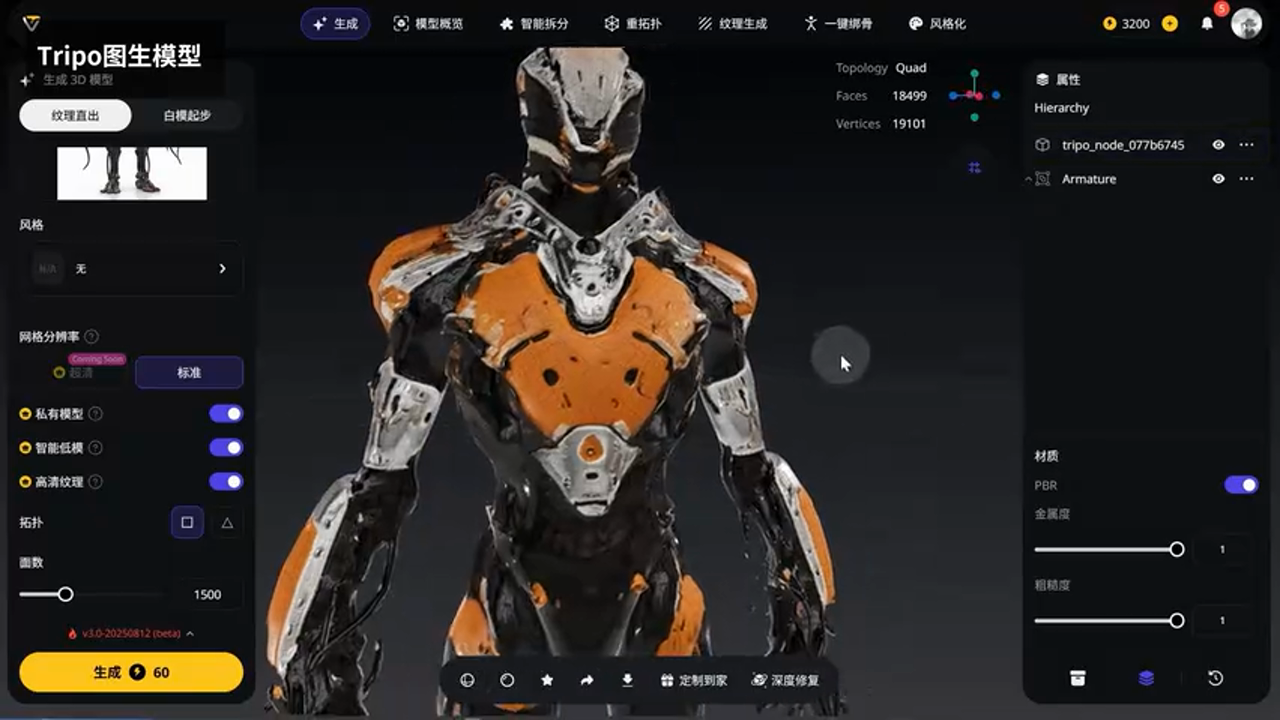This screenshot has height=720, width=1280.
Task: Open the 一键绑骨 auto-rigging tab
Action: click(838, 23)
